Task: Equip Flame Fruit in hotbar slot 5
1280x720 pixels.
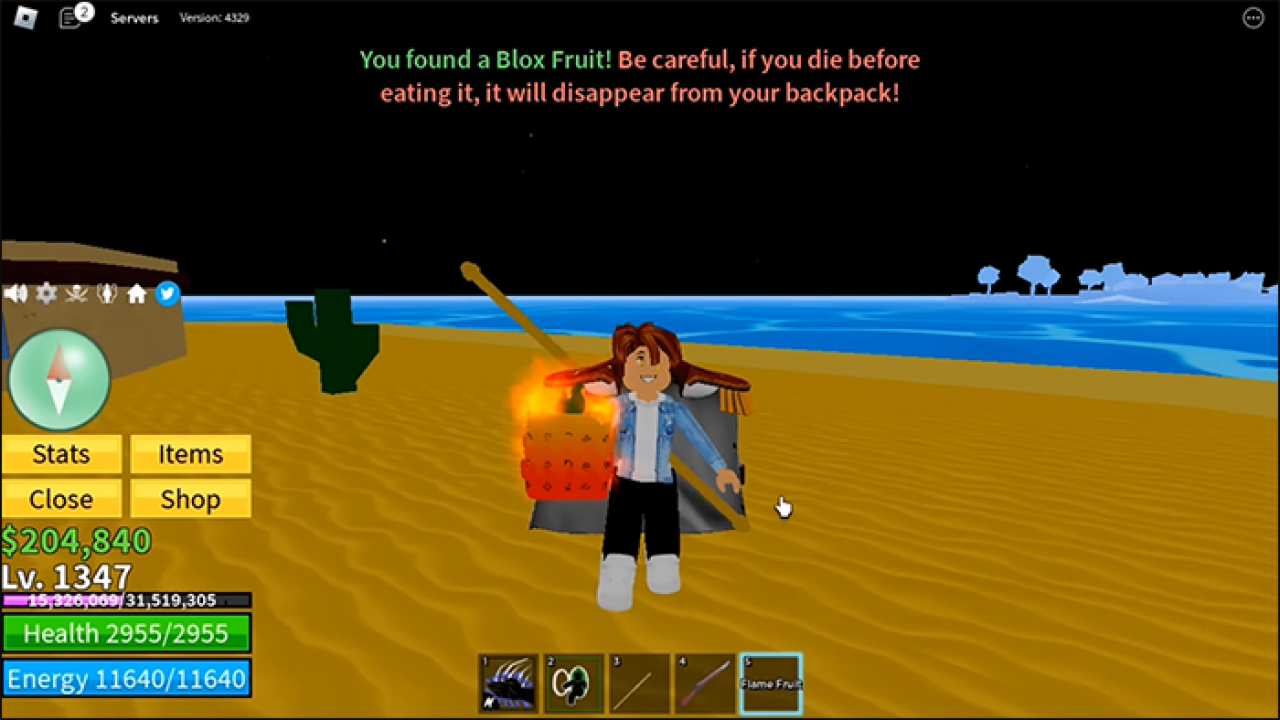Action: (x=770, y=683)
